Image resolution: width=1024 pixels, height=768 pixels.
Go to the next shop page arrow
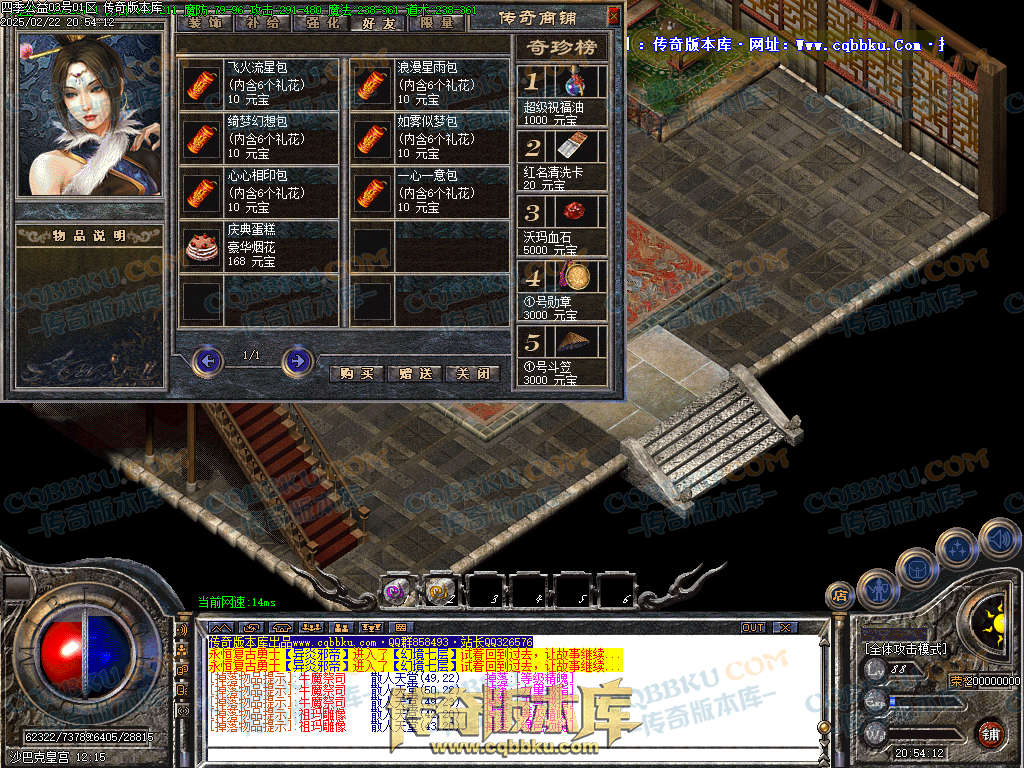point(297,360)
